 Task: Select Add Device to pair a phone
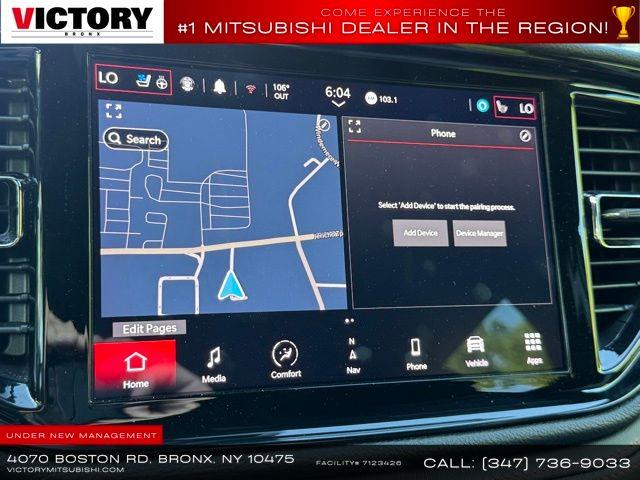(x=420, y=233)
